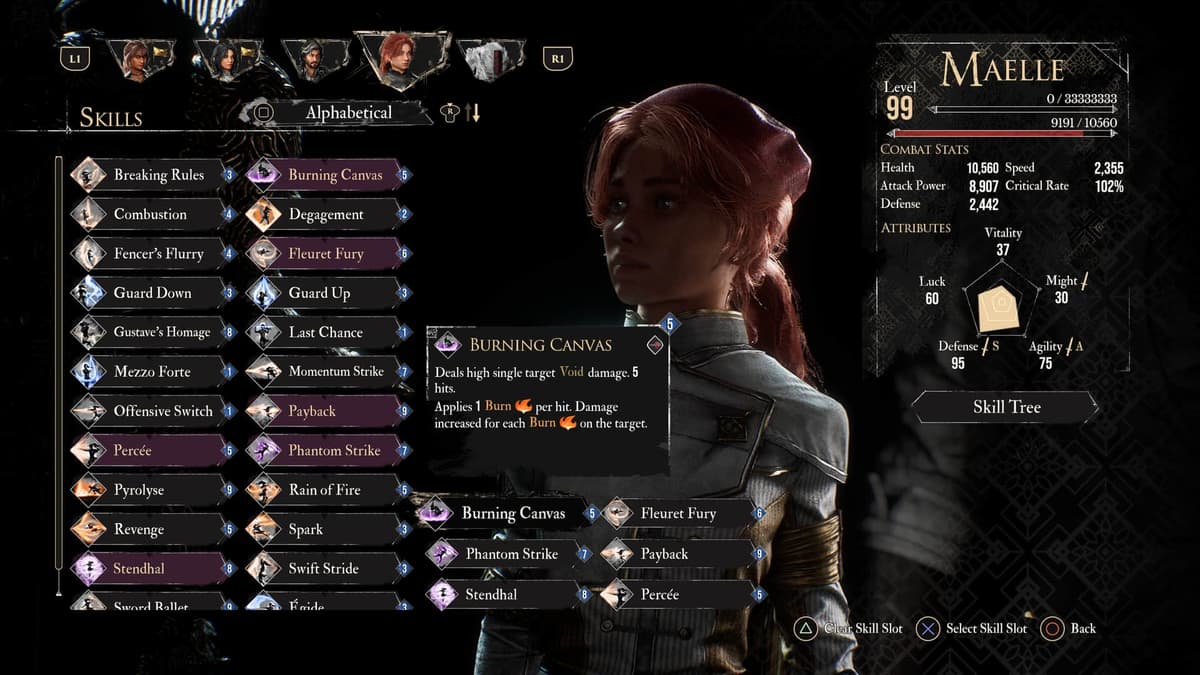Pick the Degagement skill
This screenshot has height=675, width=1200.
[x=326, y=214]
